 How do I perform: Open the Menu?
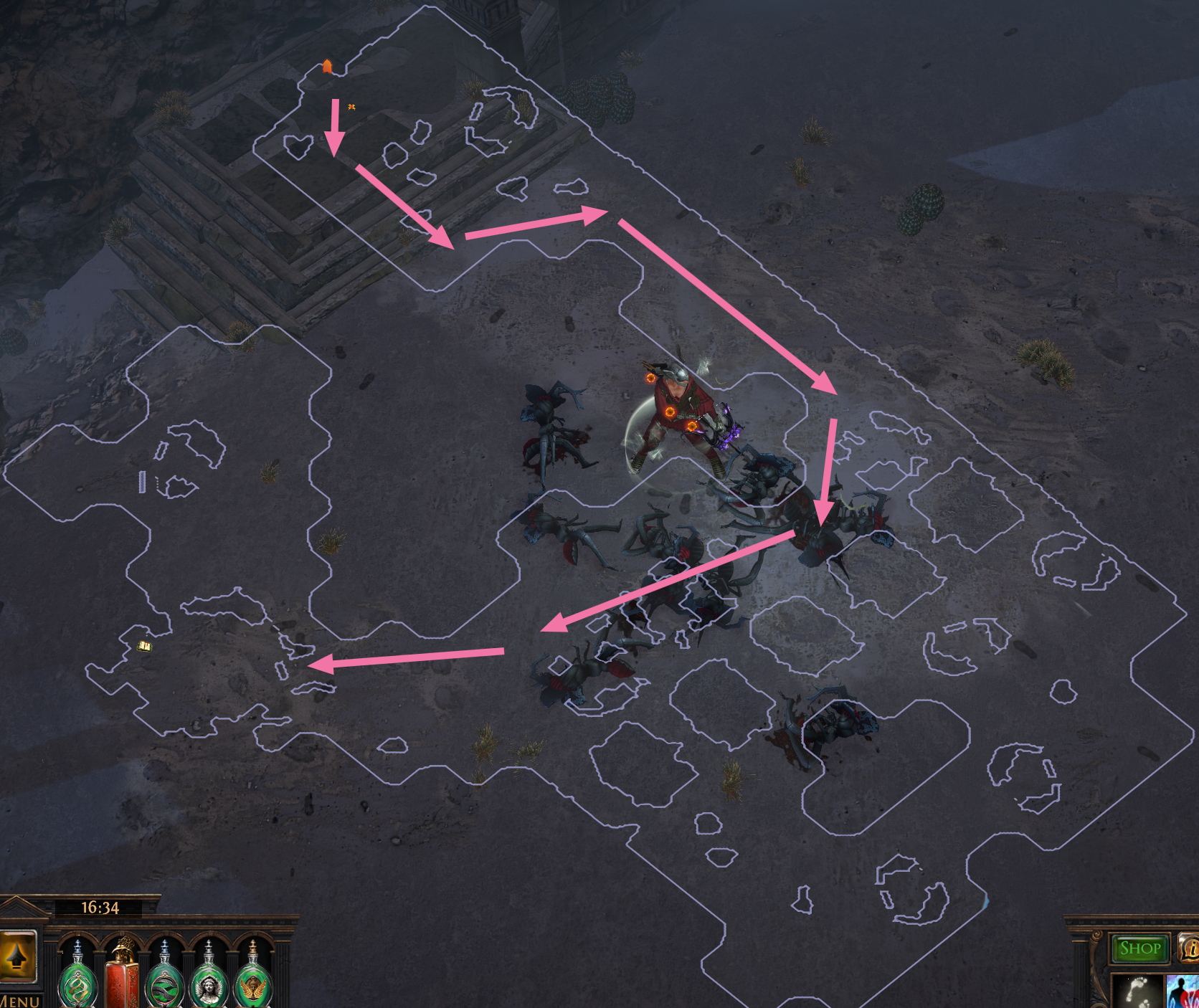20,1002
